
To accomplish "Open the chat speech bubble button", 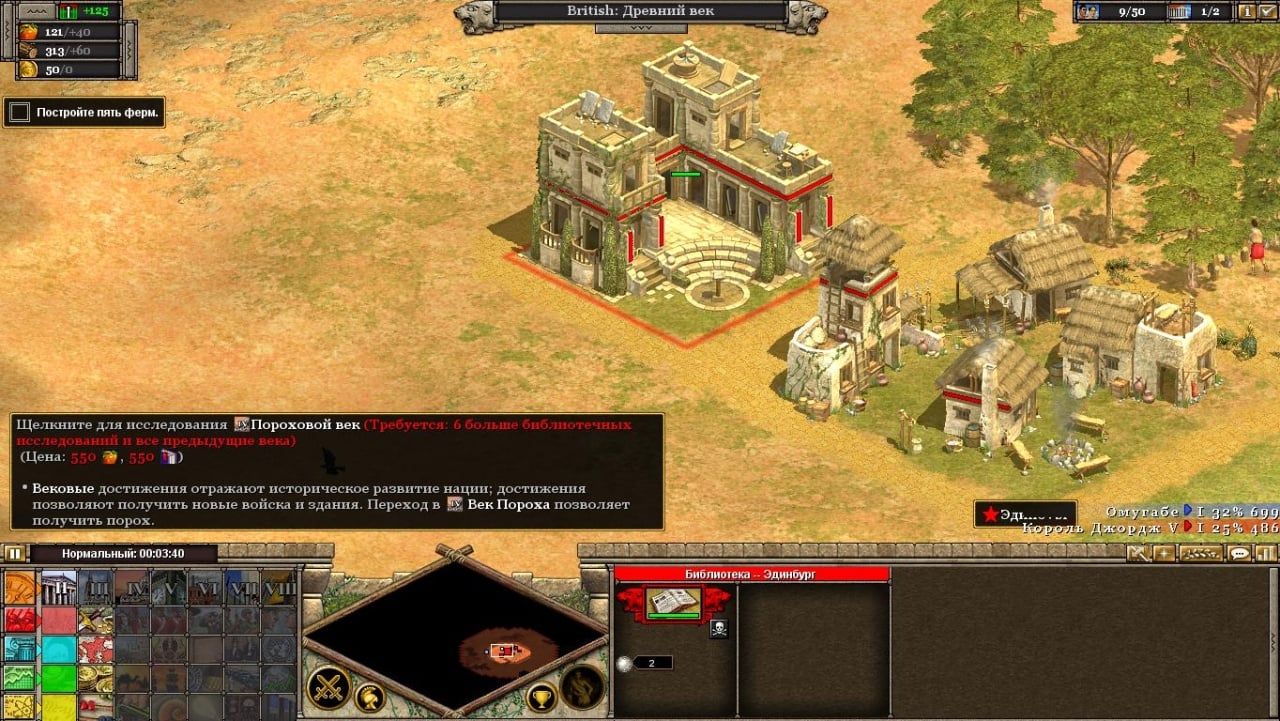I will click(1240, 553).
